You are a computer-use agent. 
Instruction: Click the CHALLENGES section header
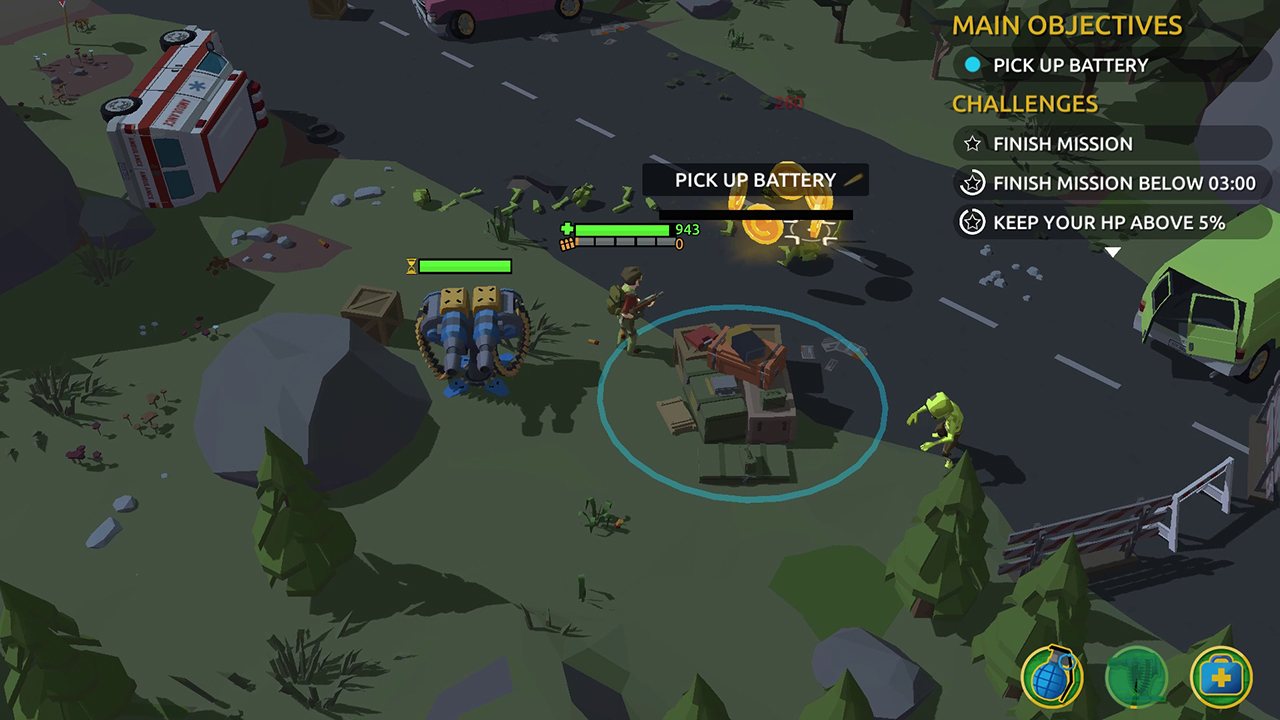pyautogui.click(x=1026, y=104)
